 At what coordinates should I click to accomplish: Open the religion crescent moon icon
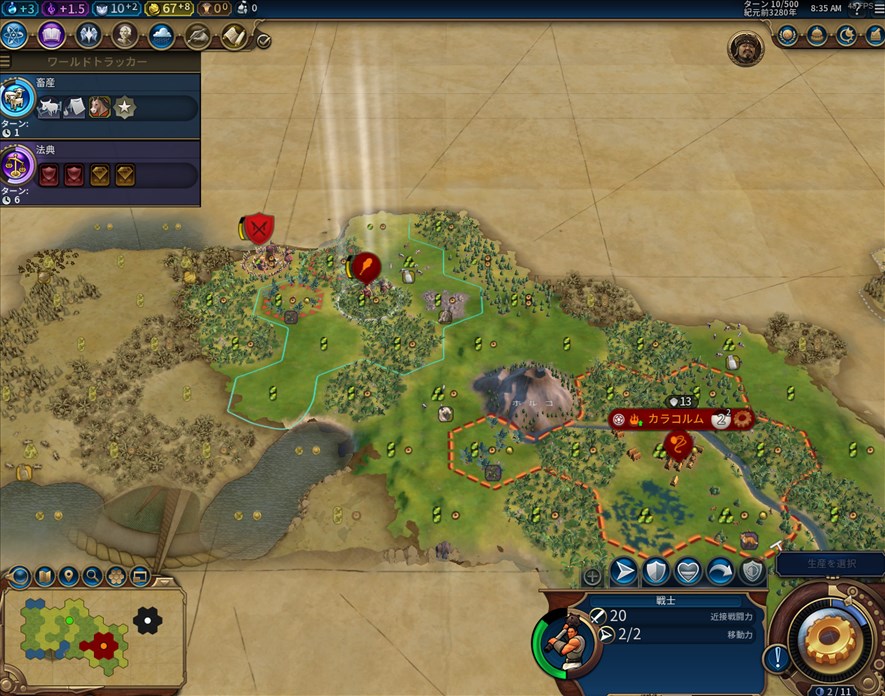point(846,35)
